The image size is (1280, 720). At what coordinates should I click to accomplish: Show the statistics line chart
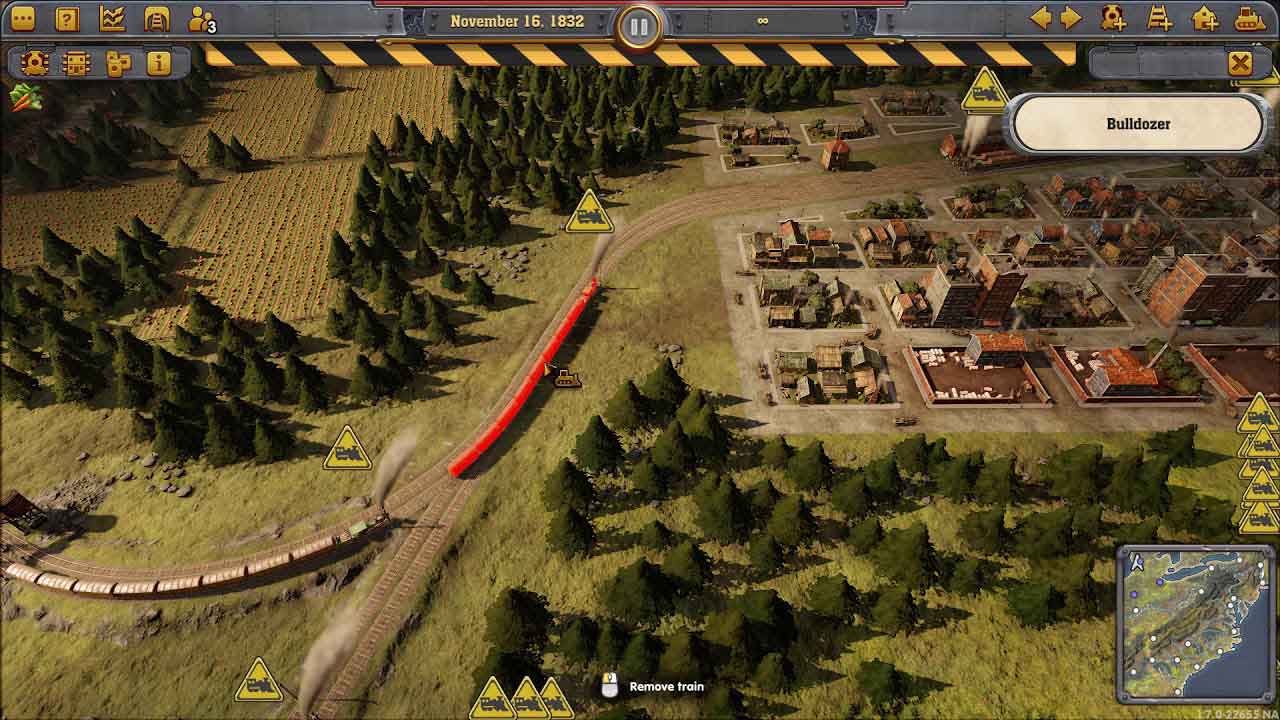112,18
